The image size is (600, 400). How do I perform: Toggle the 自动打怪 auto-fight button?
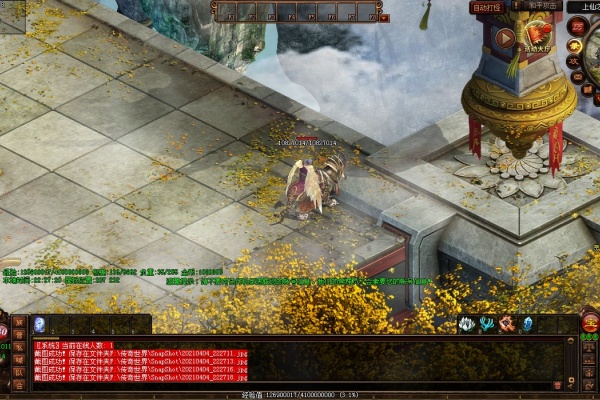(486, 6)
